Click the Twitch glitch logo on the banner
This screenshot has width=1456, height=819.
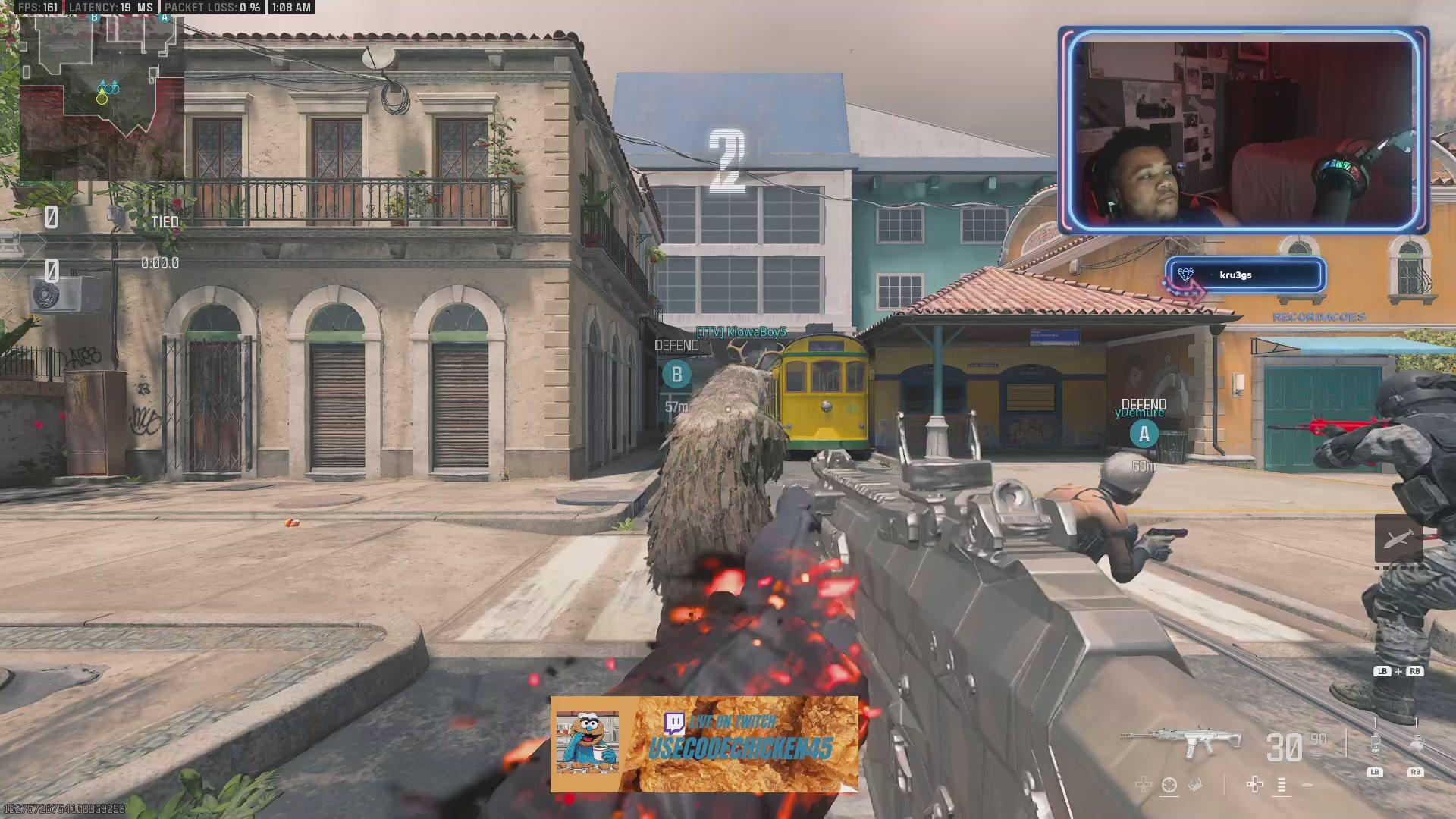[x=672, y=723]
